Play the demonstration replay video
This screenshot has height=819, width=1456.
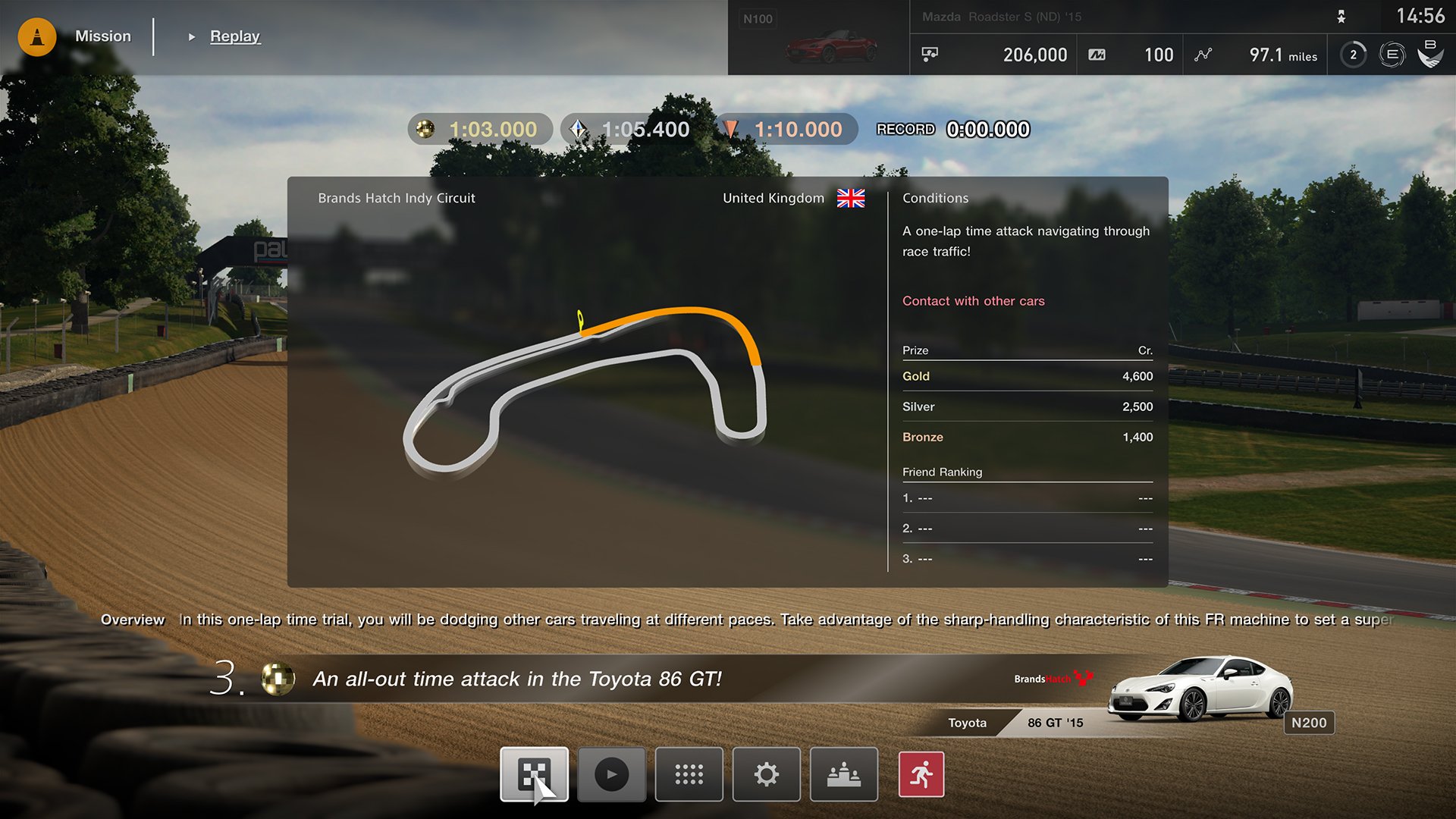tap(611, 774)
